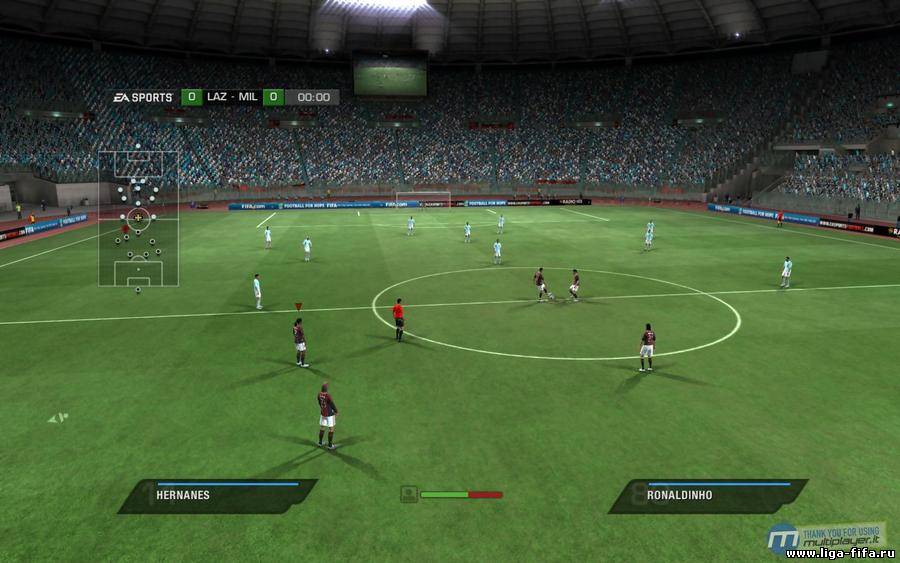Image resolution: width=900 pixels, height=563 pixels.
Task: Click the multiplayer.it watermark logo
Action: point(826,536)
